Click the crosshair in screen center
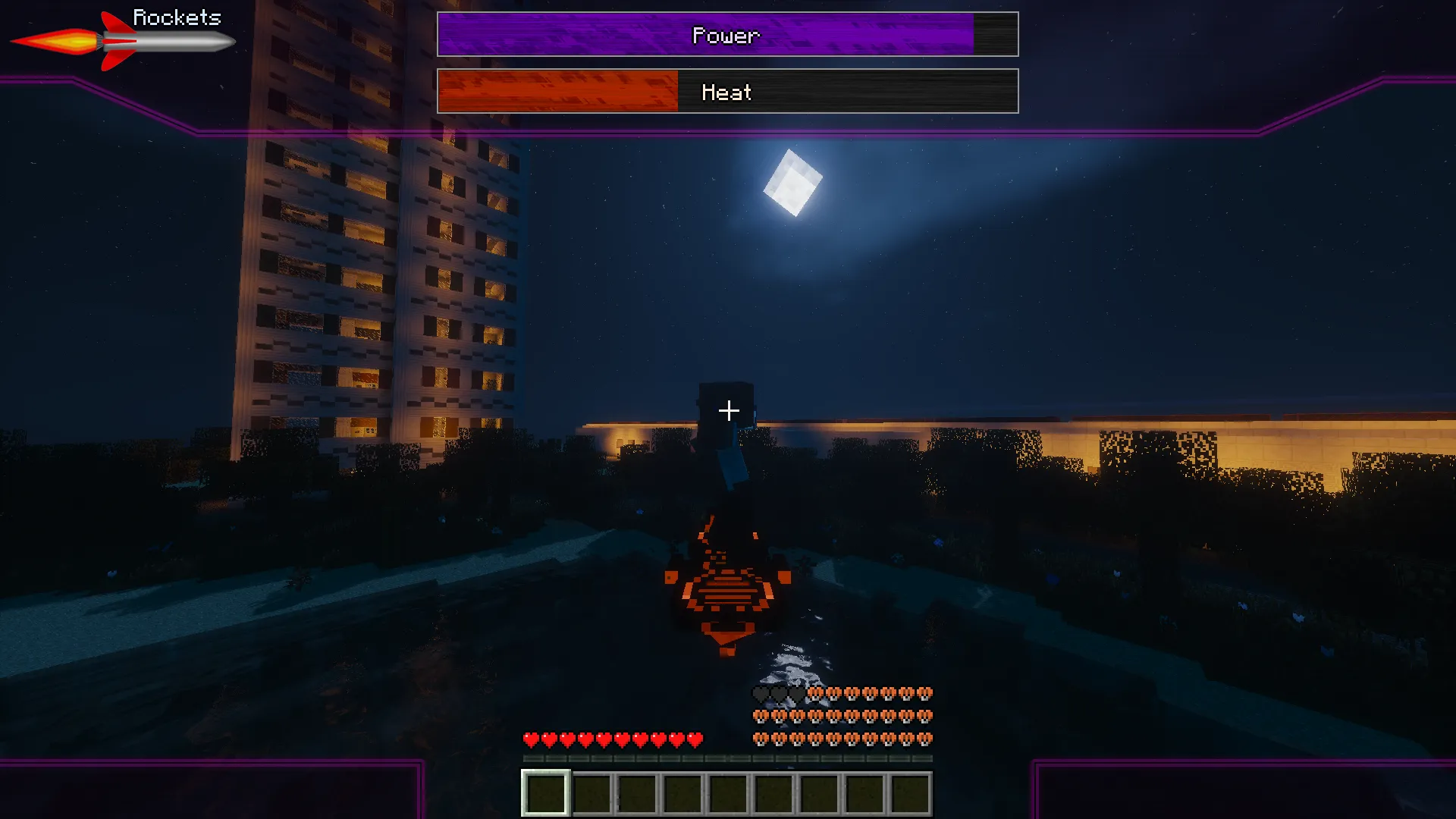This screenshot has width=1456, height=819. click(728, 410)
